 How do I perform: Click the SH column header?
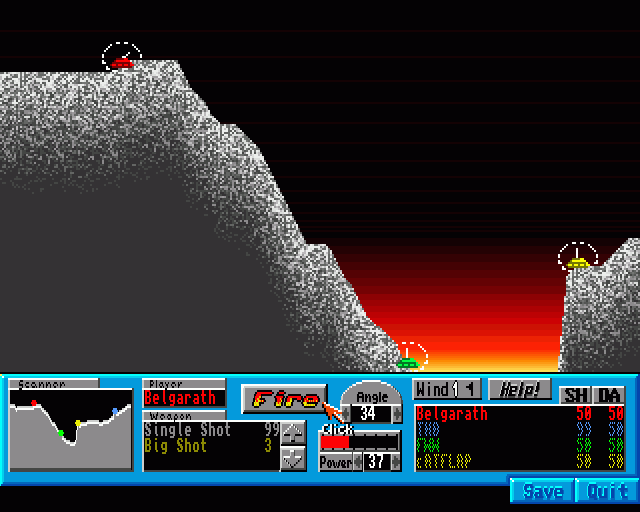(575, 394)
